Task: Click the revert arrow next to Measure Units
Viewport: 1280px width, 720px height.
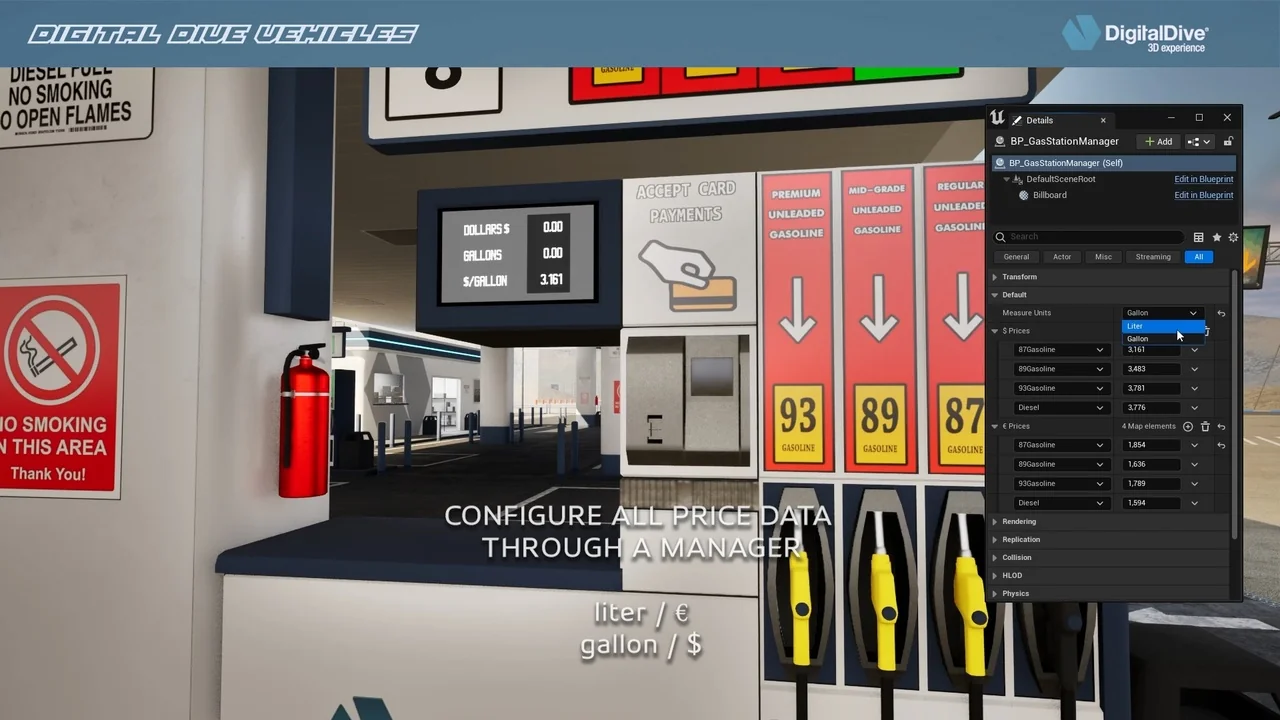Action: click(x=1221, y=313)
